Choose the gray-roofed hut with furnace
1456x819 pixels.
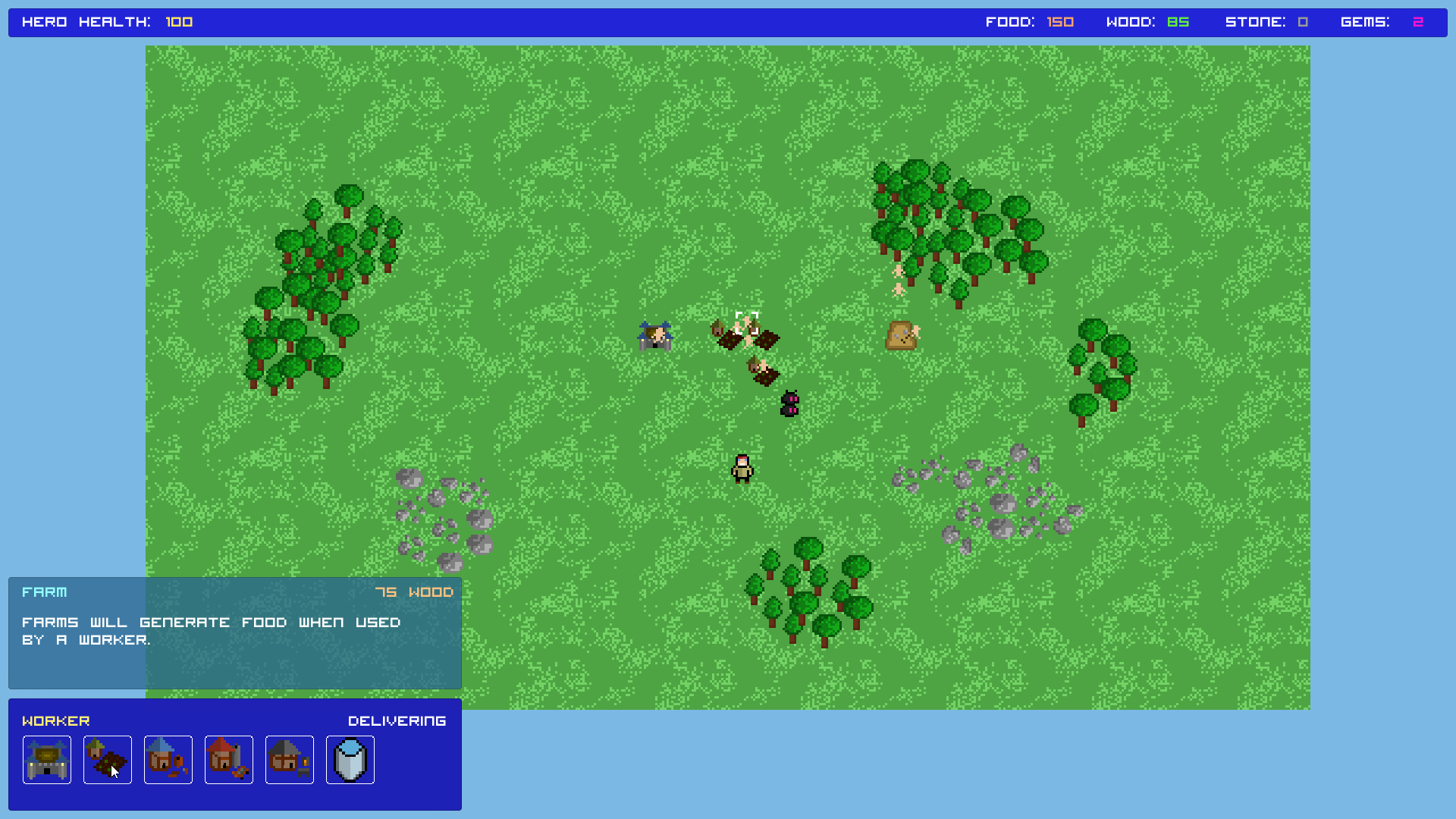click(290, 759)
